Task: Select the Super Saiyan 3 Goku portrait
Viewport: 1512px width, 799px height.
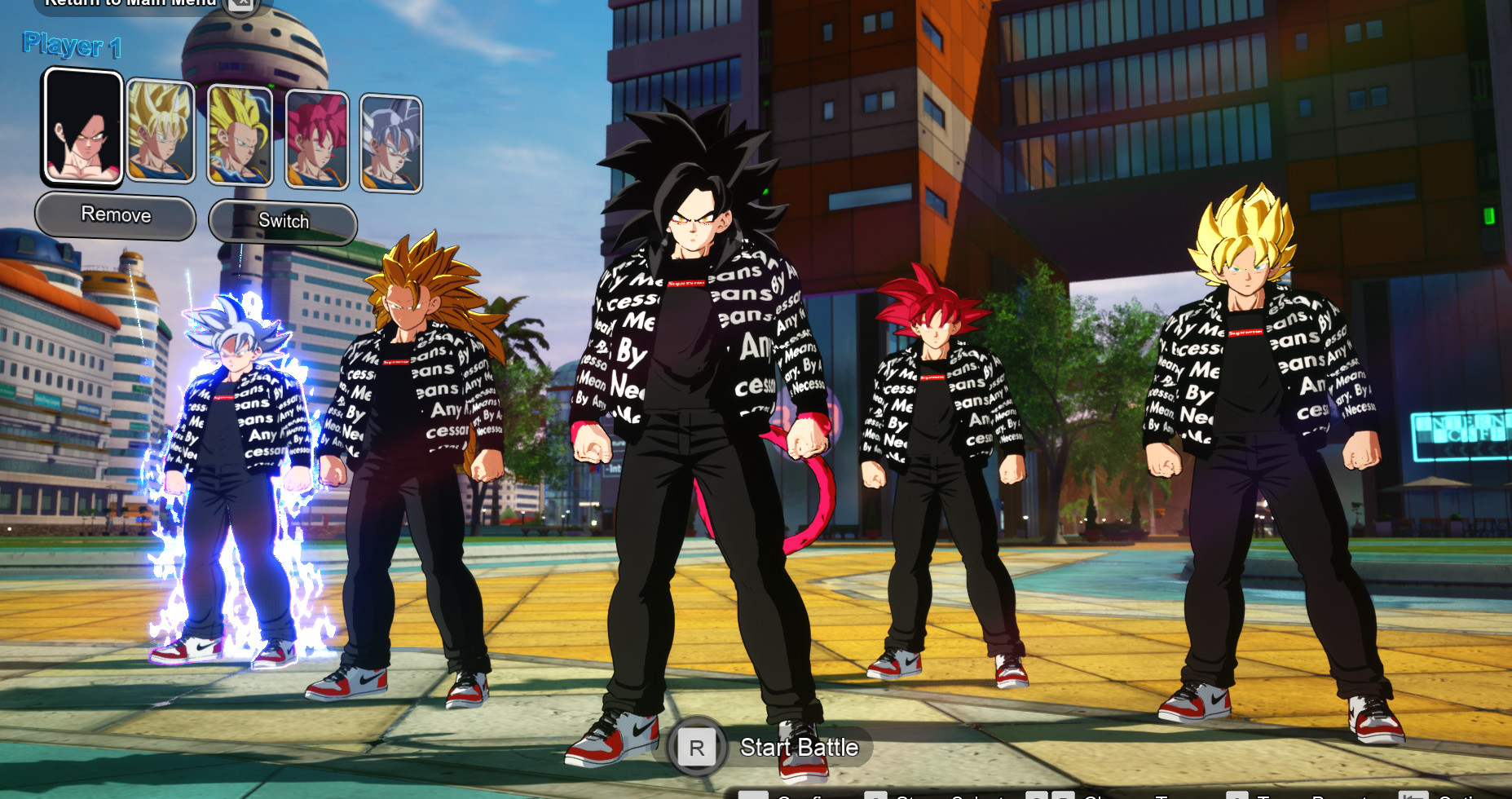Action: click(240, 137)
